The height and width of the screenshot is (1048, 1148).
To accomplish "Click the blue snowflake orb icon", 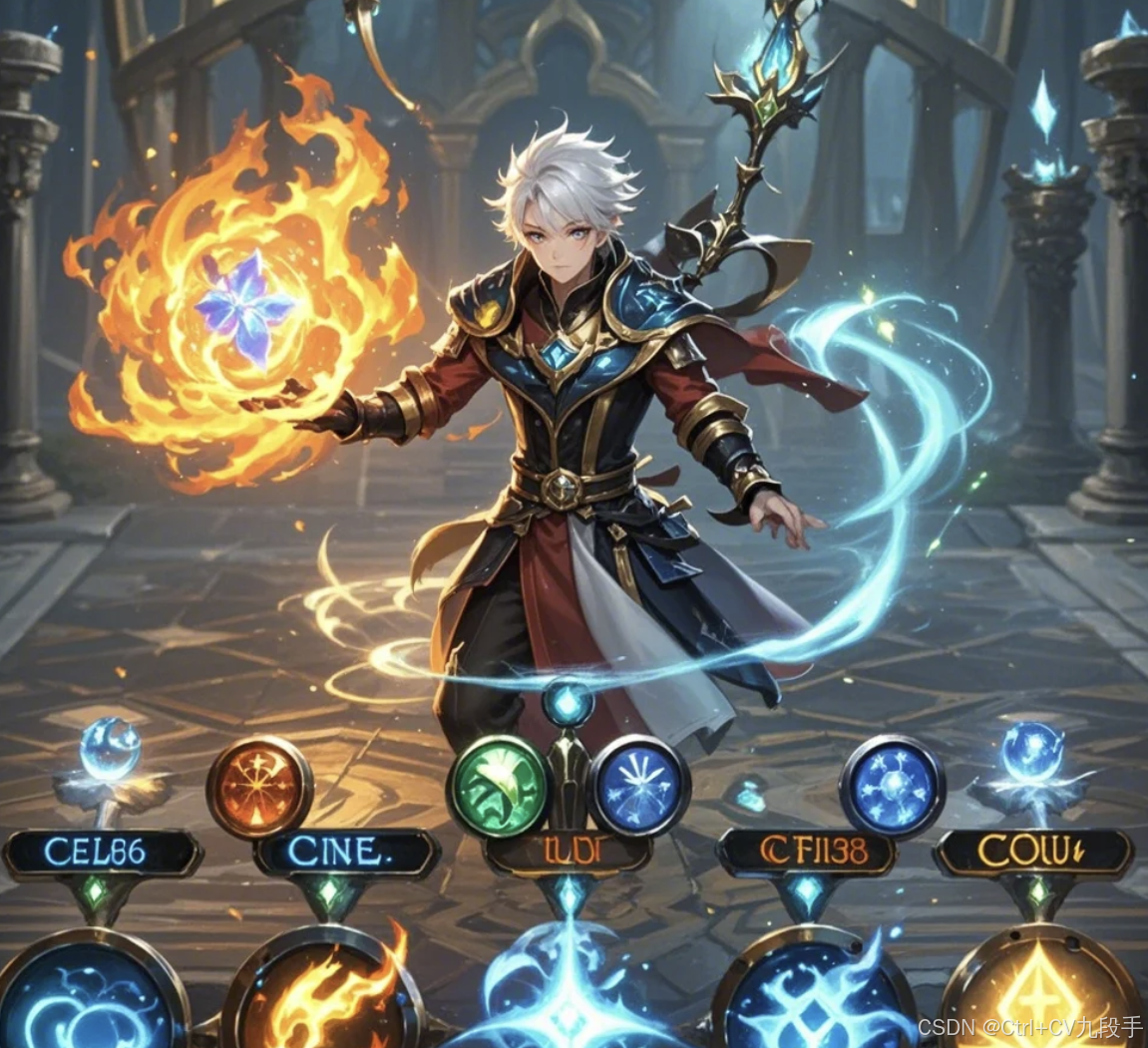I will coord(892,786).
